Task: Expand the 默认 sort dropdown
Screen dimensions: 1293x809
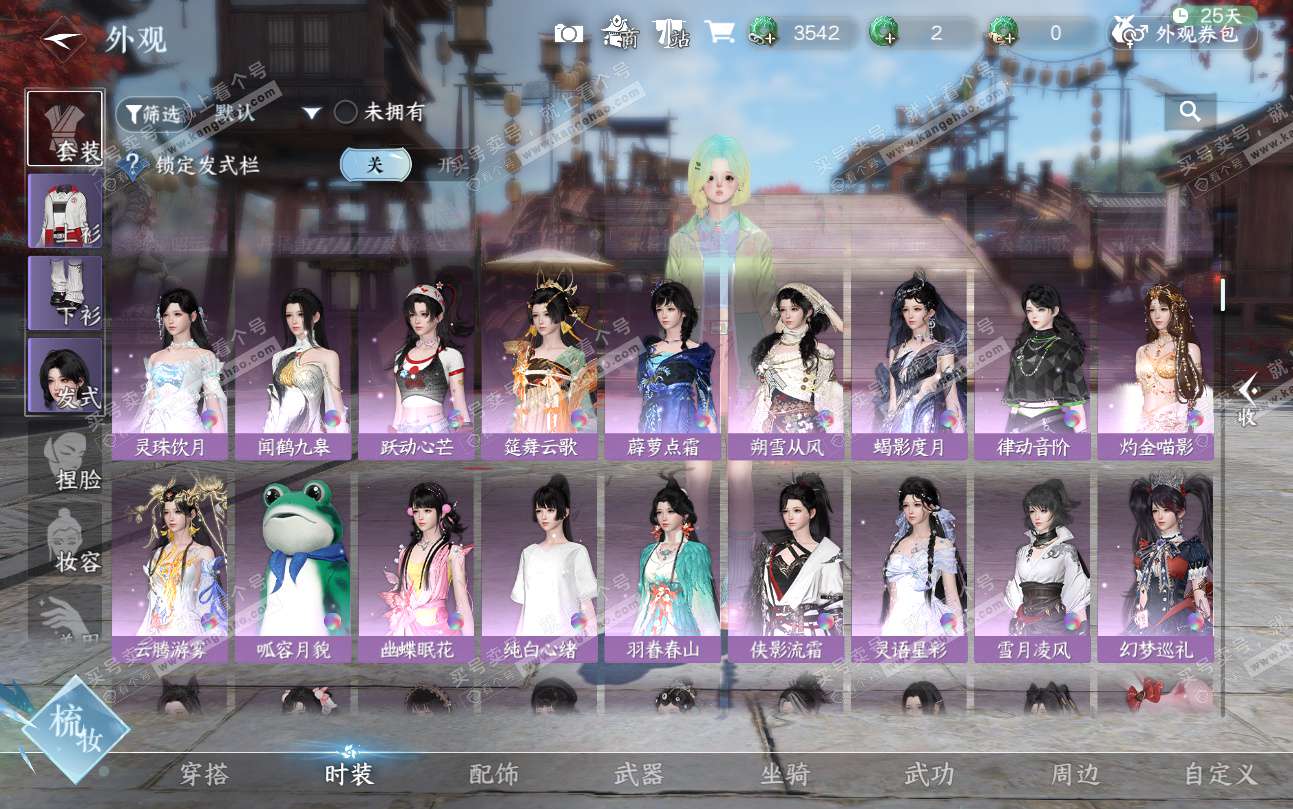Action: [311, 113]
